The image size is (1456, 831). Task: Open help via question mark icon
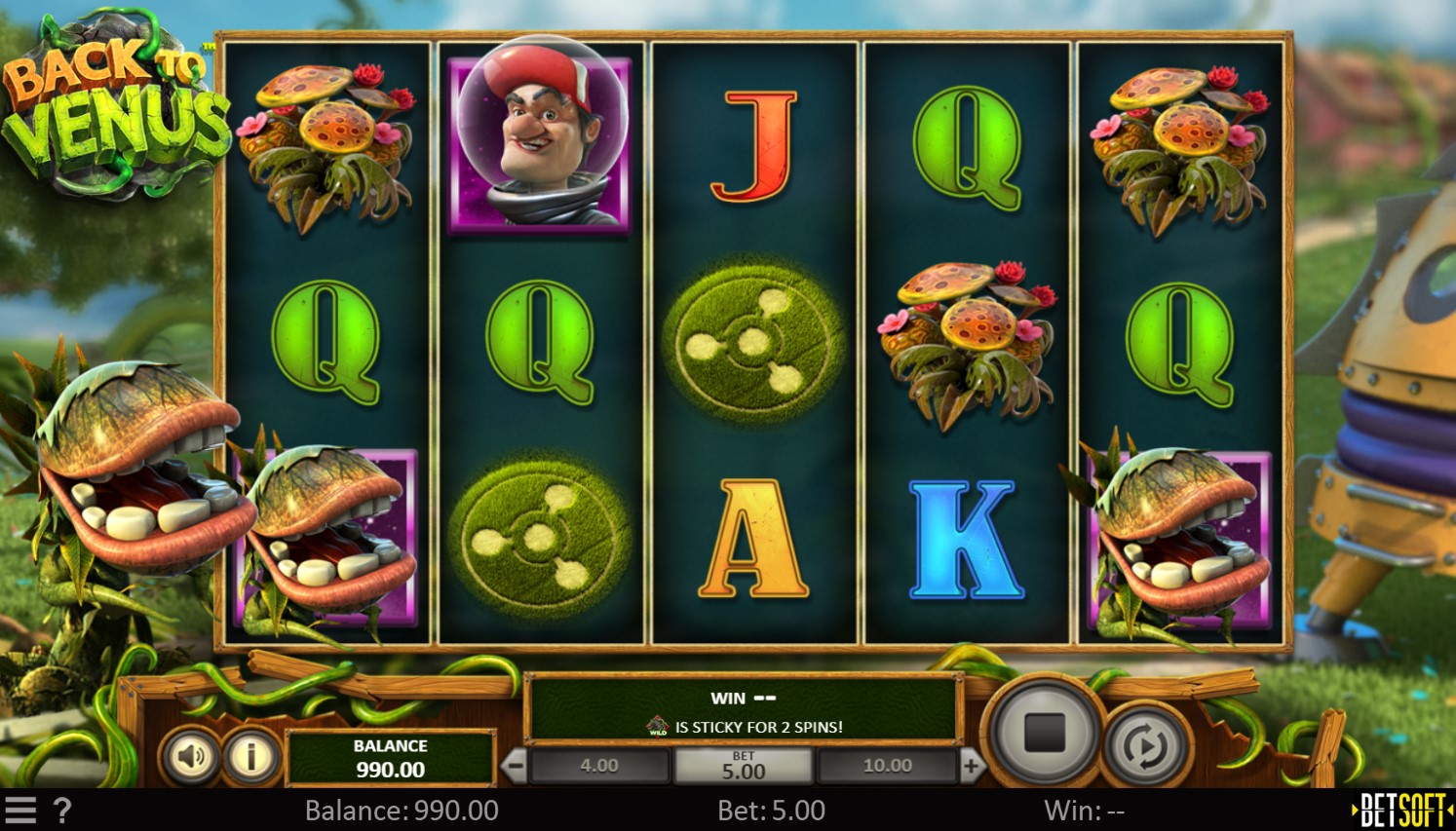pyautogui.click(x=64, y=809)
